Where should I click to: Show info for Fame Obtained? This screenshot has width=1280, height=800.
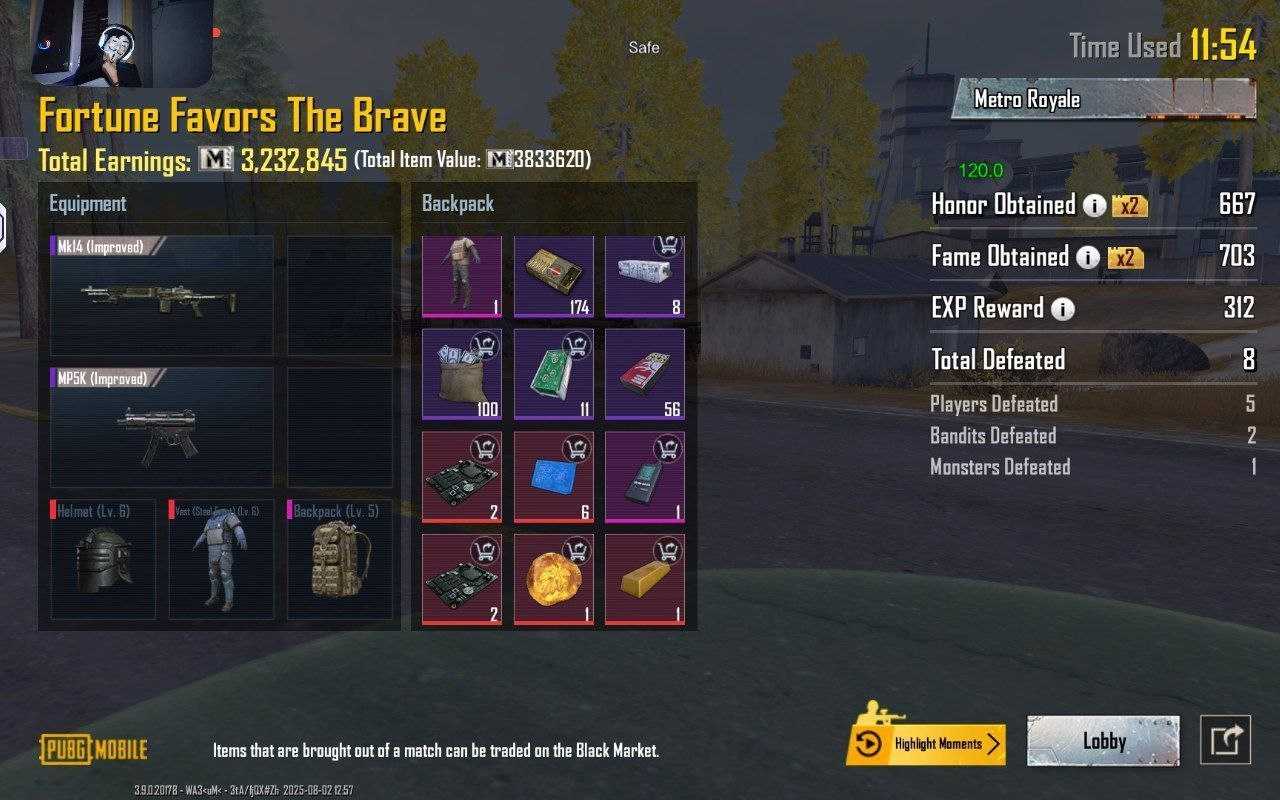click(1087, 258)
